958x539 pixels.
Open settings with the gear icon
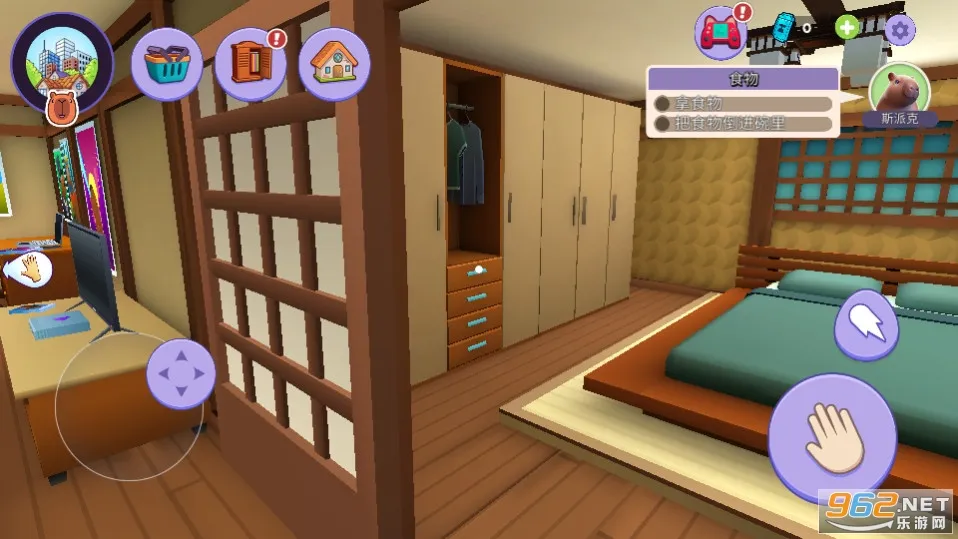900,29
